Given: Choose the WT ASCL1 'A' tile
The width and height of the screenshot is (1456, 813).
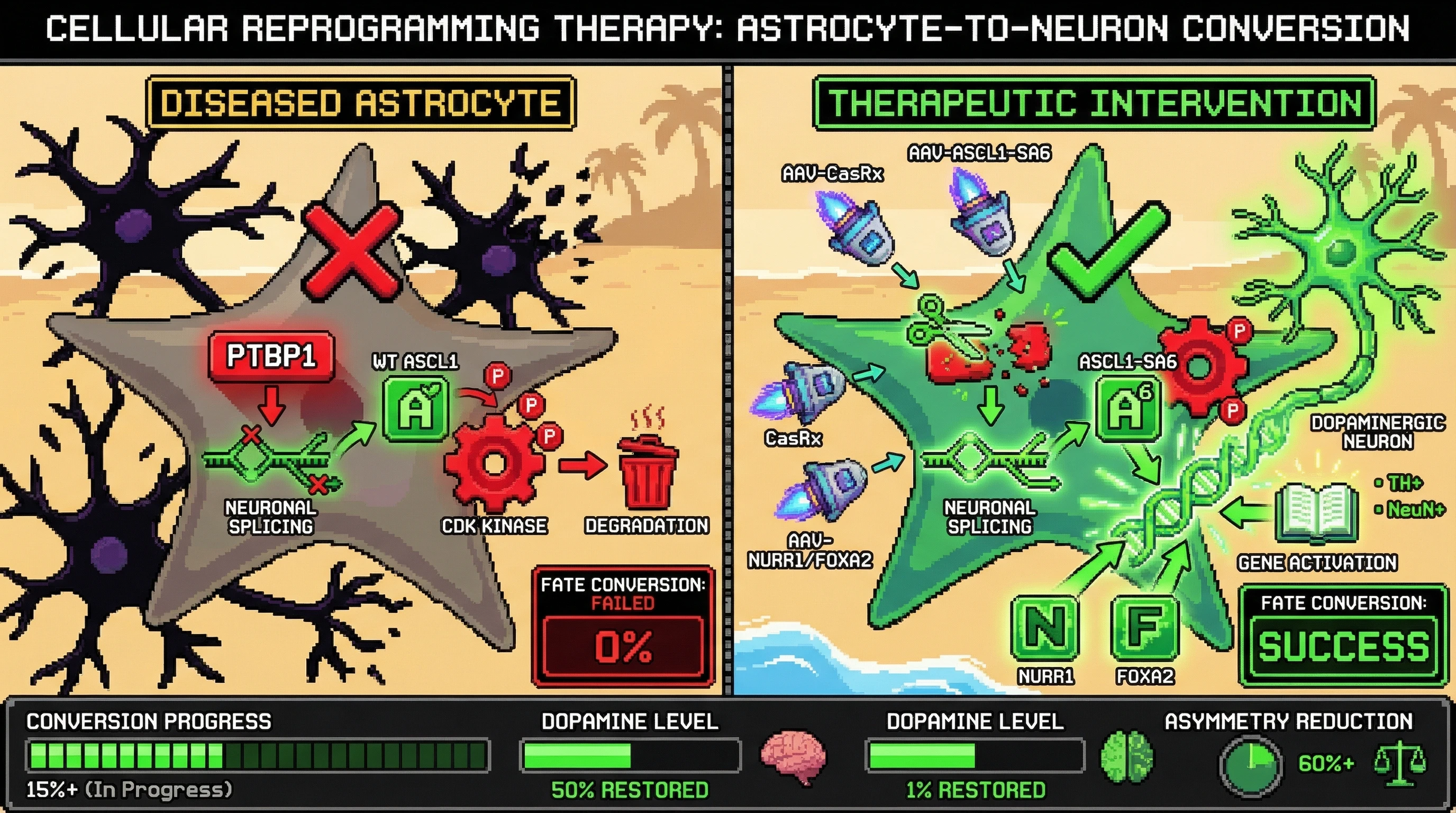Looking at the screenshot, I should [416, 409].
